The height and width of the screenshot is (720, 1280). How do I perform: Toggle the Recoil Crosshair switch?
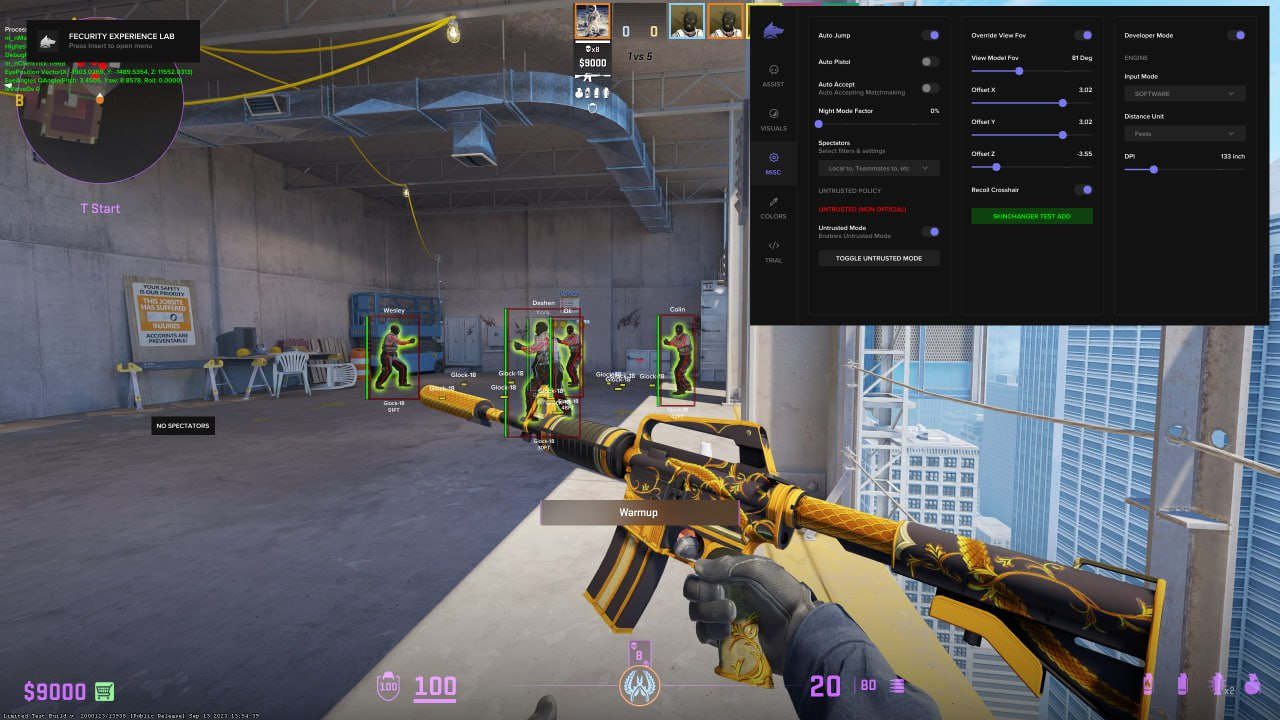(1082, 189)
